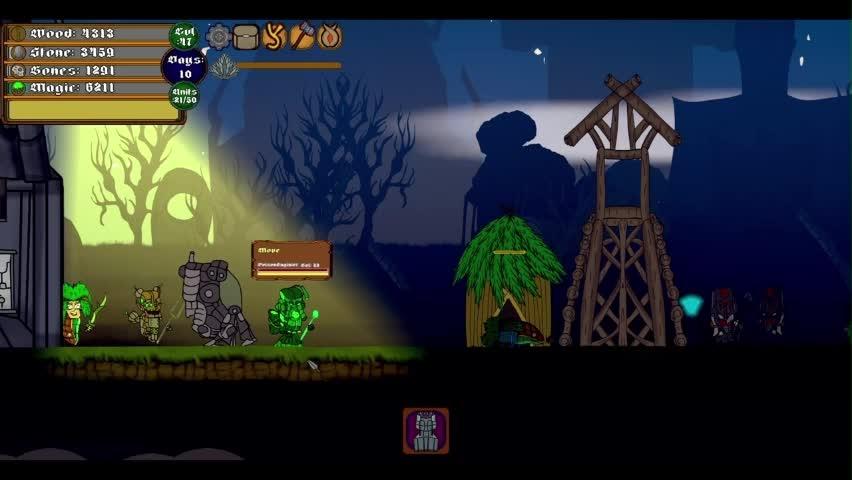Activate the flame icon in the top bar

pos(329,37)
